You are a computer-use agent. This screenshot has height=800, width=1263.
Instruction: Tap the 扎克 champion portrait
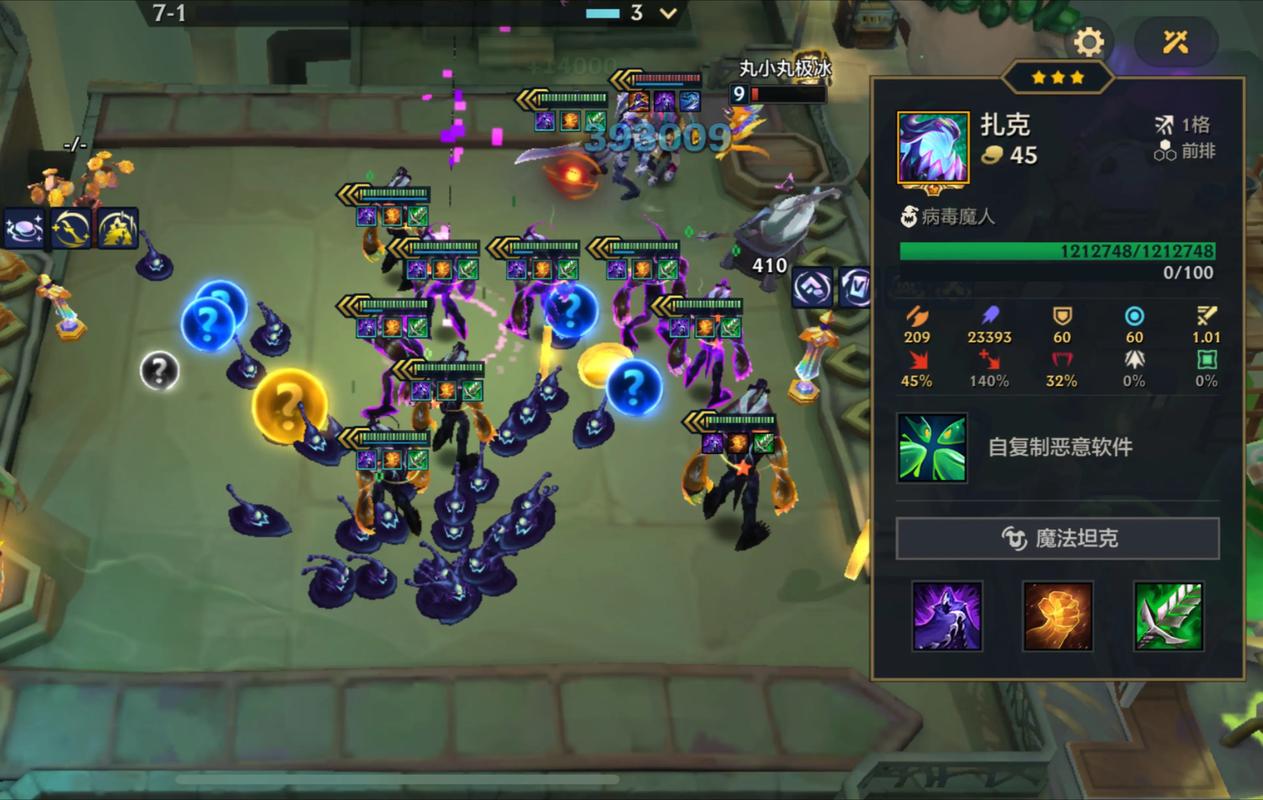coord(933,149)
